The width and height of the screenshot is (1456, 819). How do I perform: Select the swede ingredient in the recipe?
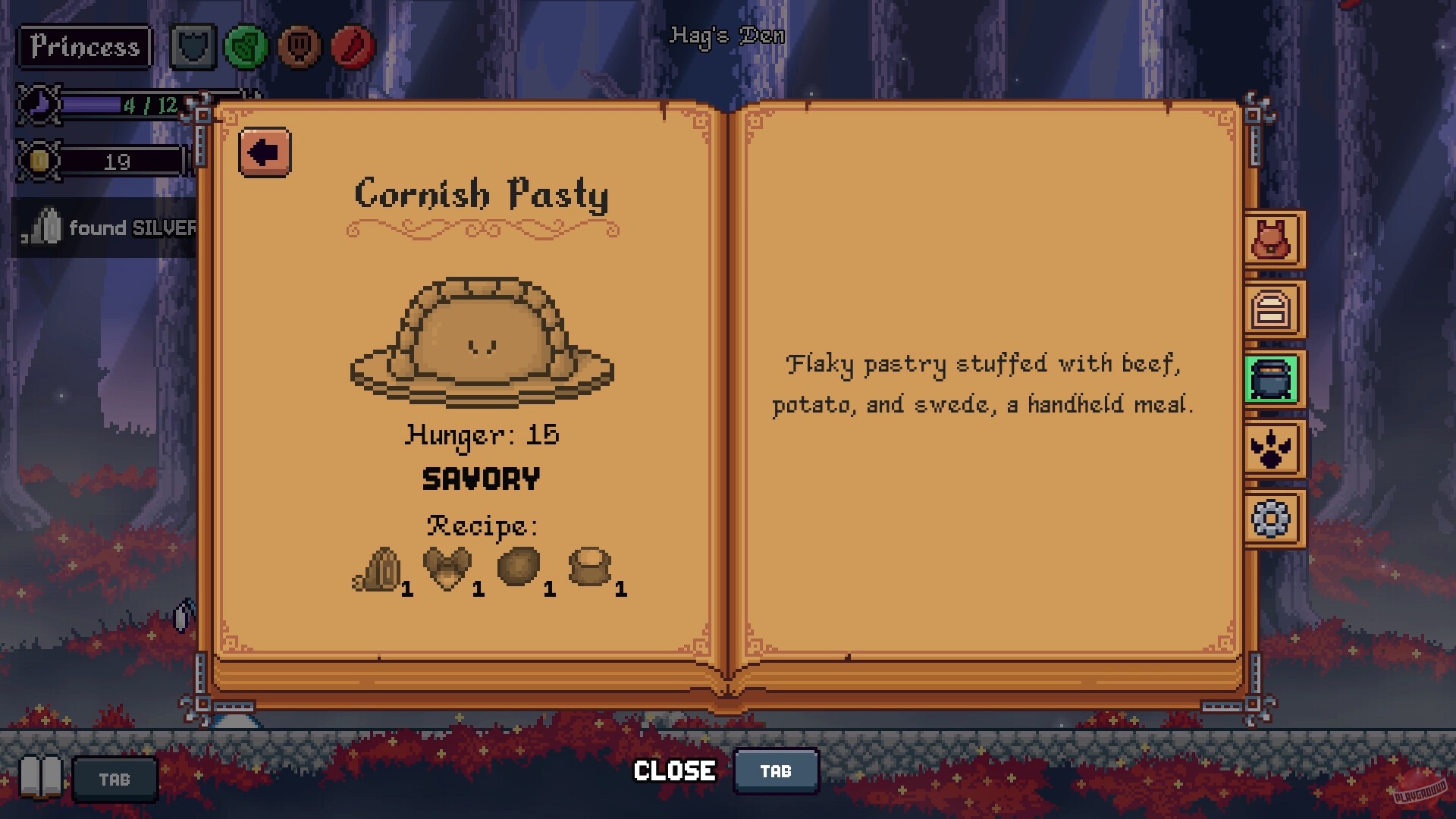(x=590, y=567)
